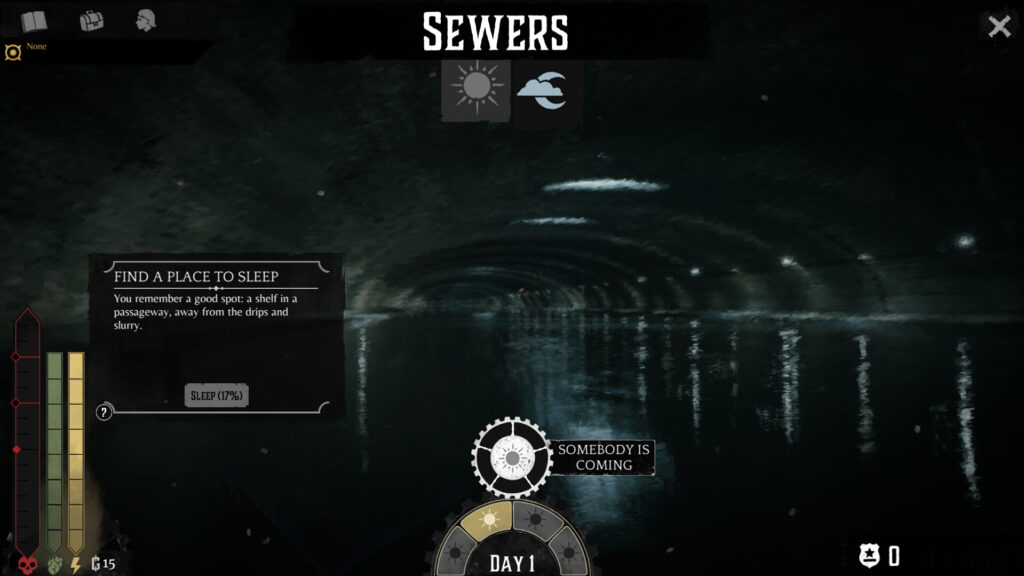Select the 'Somebody is coming' event label

click(604, 457)
